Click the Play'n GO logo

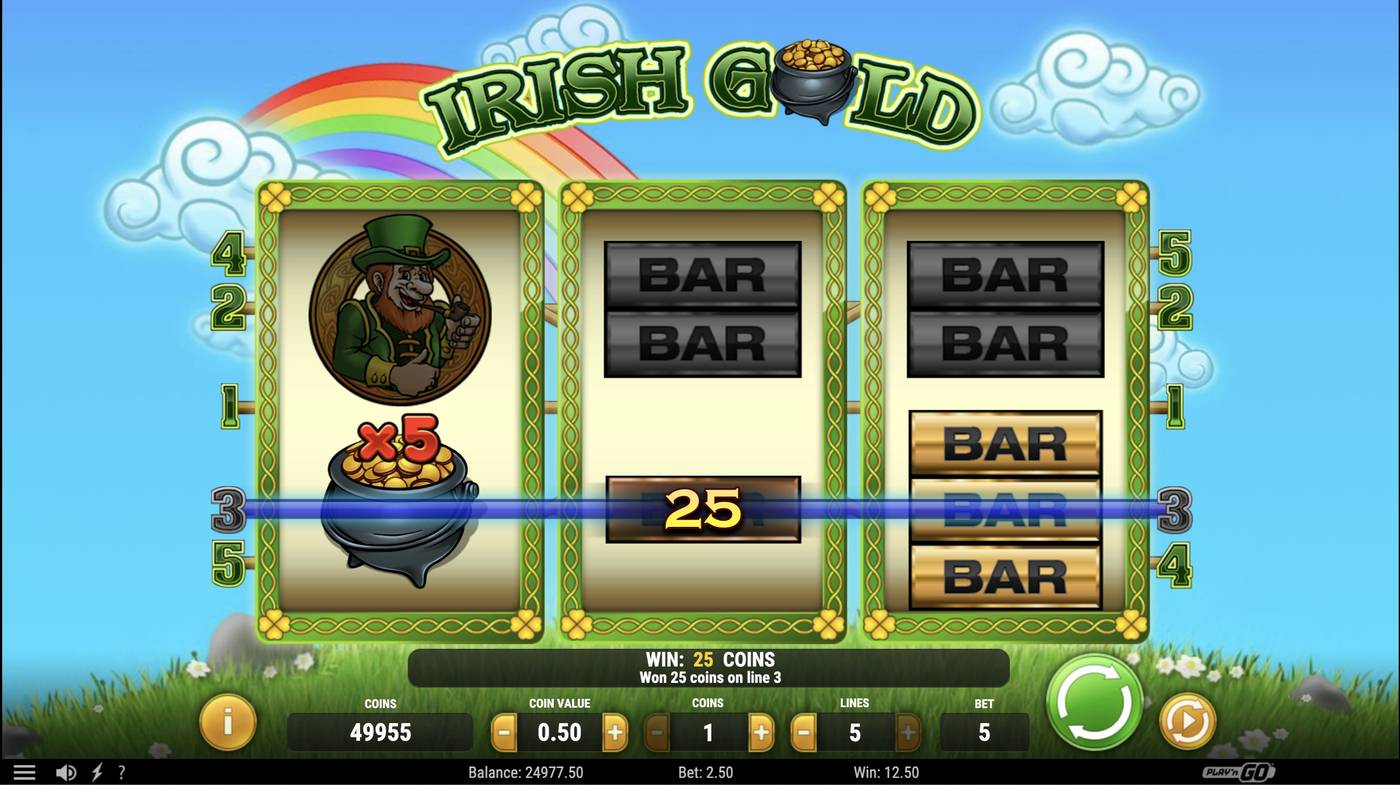tap(1235, 771)
